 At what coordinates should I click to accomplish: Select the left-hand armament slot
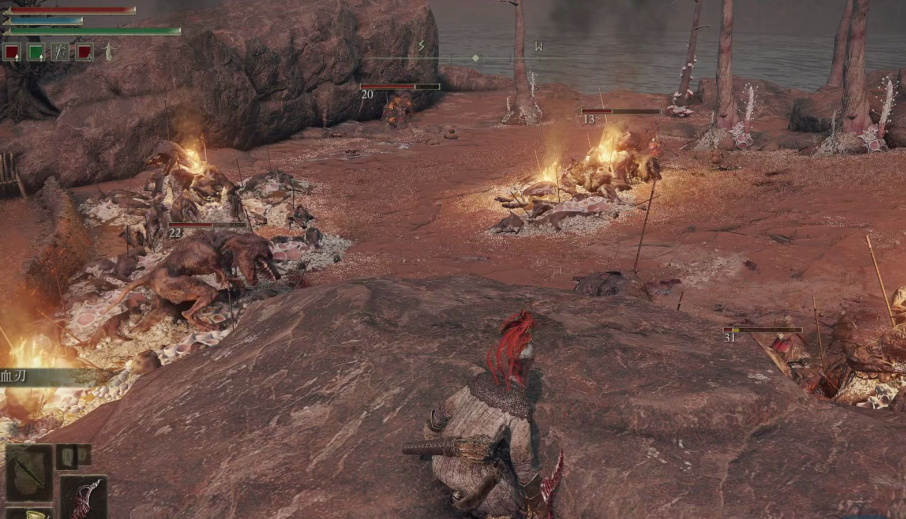[28, 473]
